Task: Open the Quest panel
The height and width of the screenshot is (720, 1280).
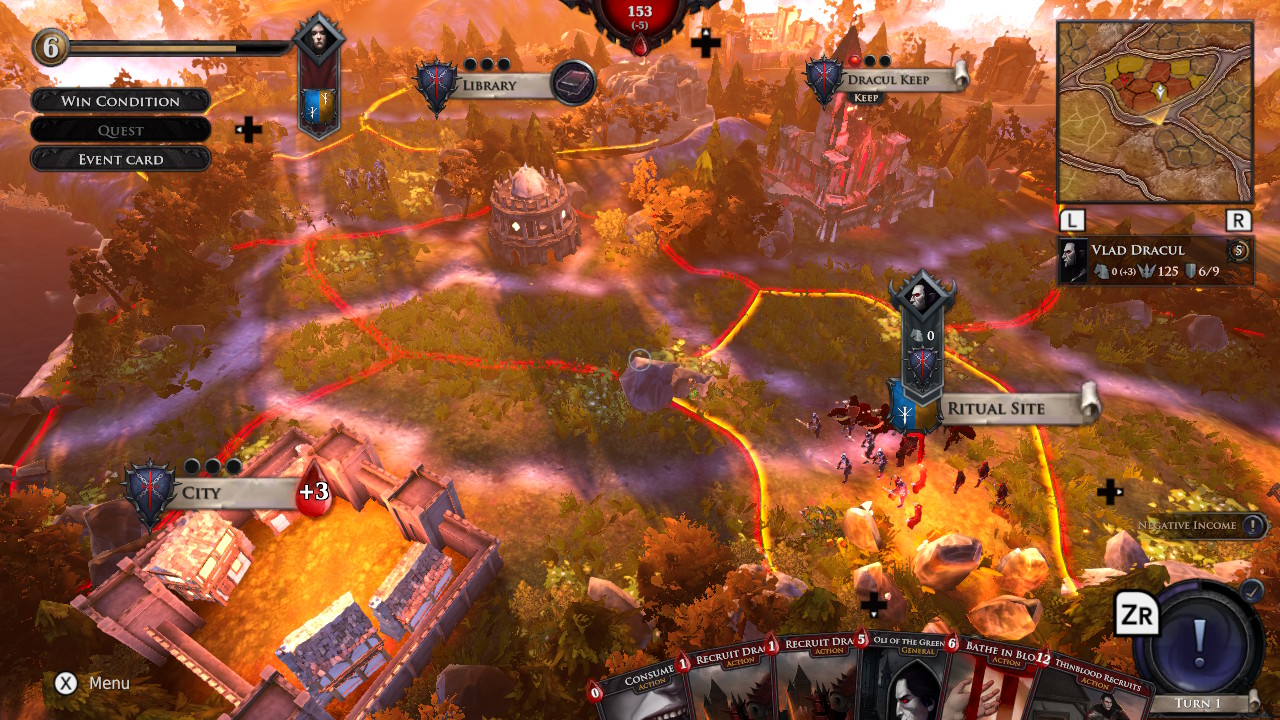Action: tap(121, 130)
